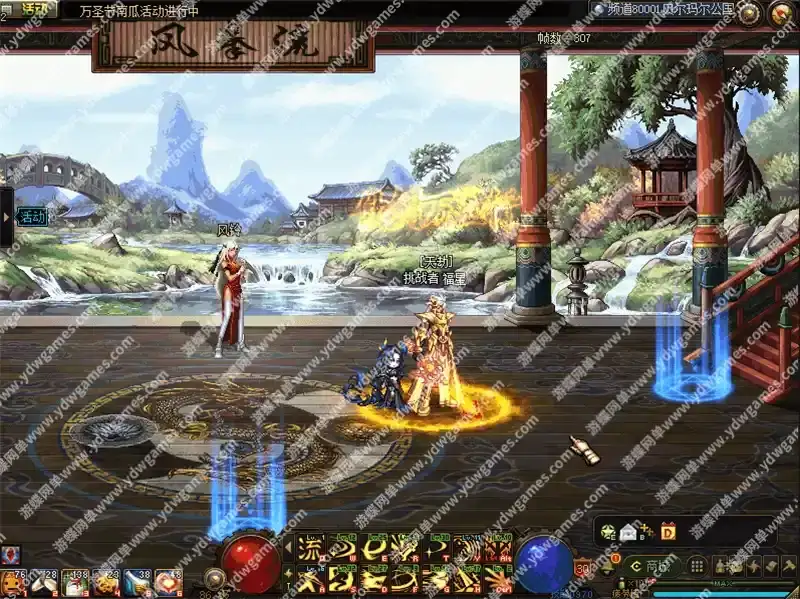Open the mail envelope icon
The image size is (800, 599).
628,532
